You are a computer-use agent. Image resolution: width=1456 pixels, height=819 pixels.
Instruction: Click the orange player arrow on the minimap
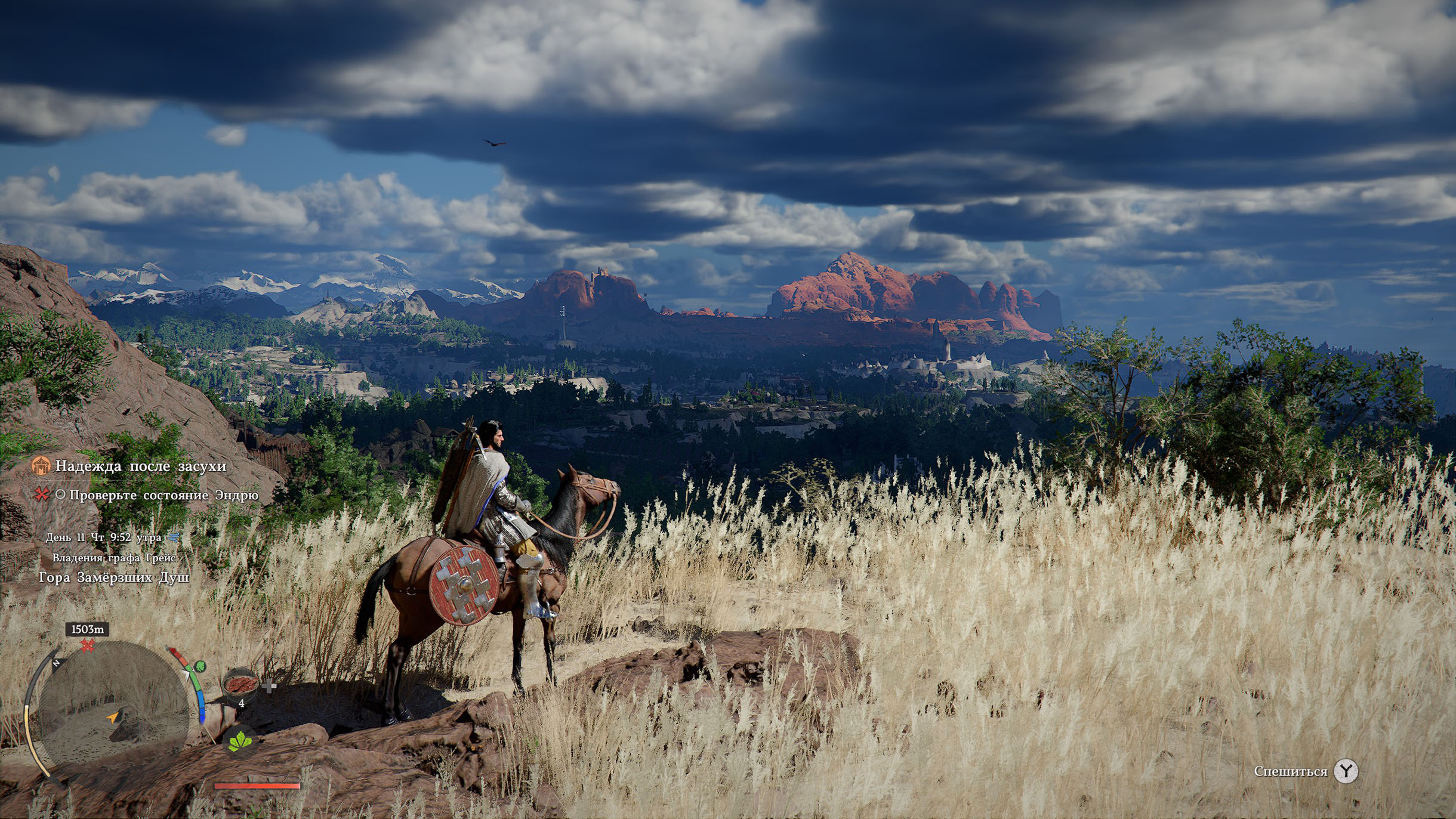coord(113,717)
